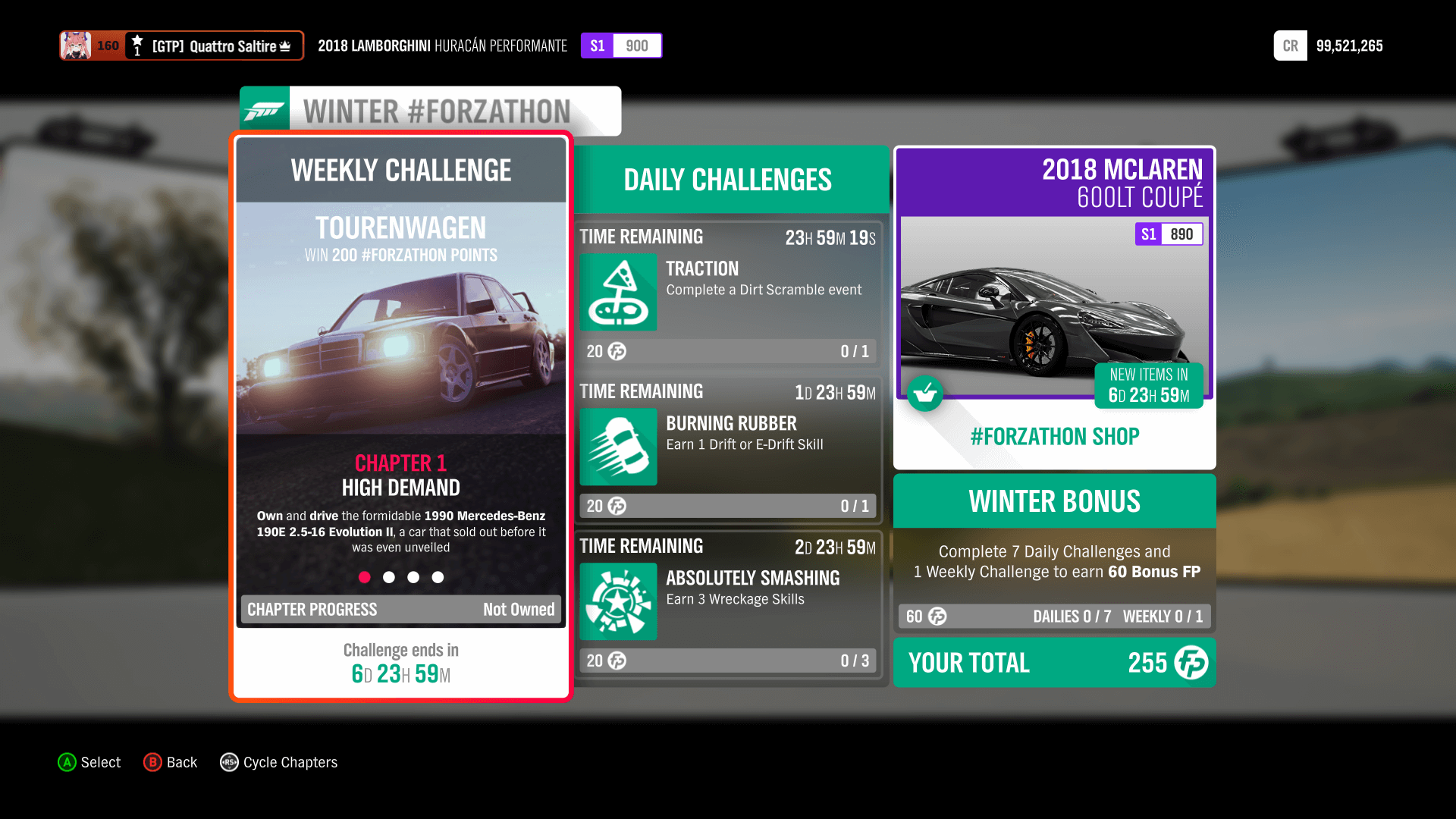Image resolution: width=1456 pixels, height=819 pixels.
Task: Select the fourth chapter dot
Action: 438,577
